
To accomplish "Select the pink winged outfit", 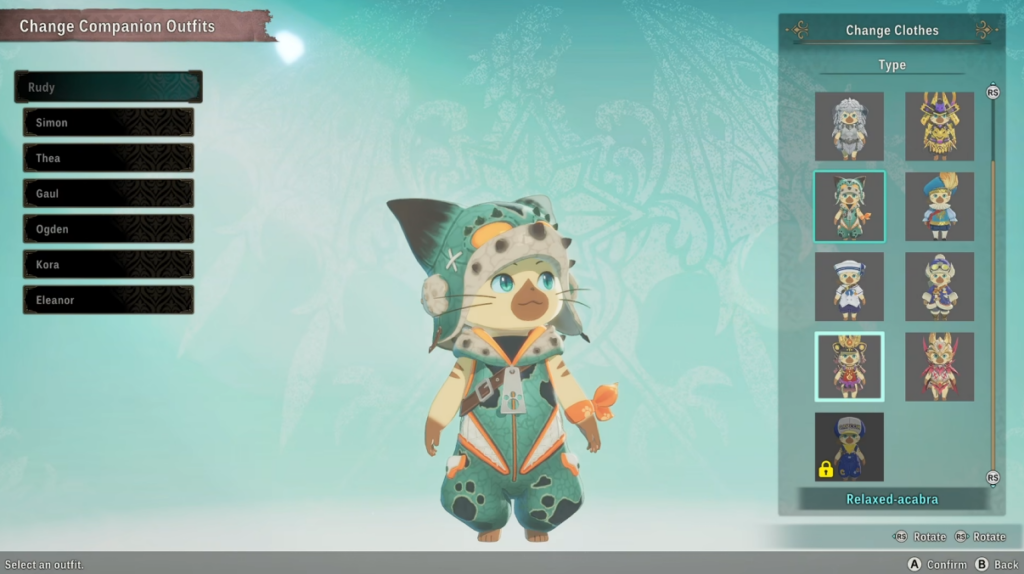I will click(x=939, y=367).
